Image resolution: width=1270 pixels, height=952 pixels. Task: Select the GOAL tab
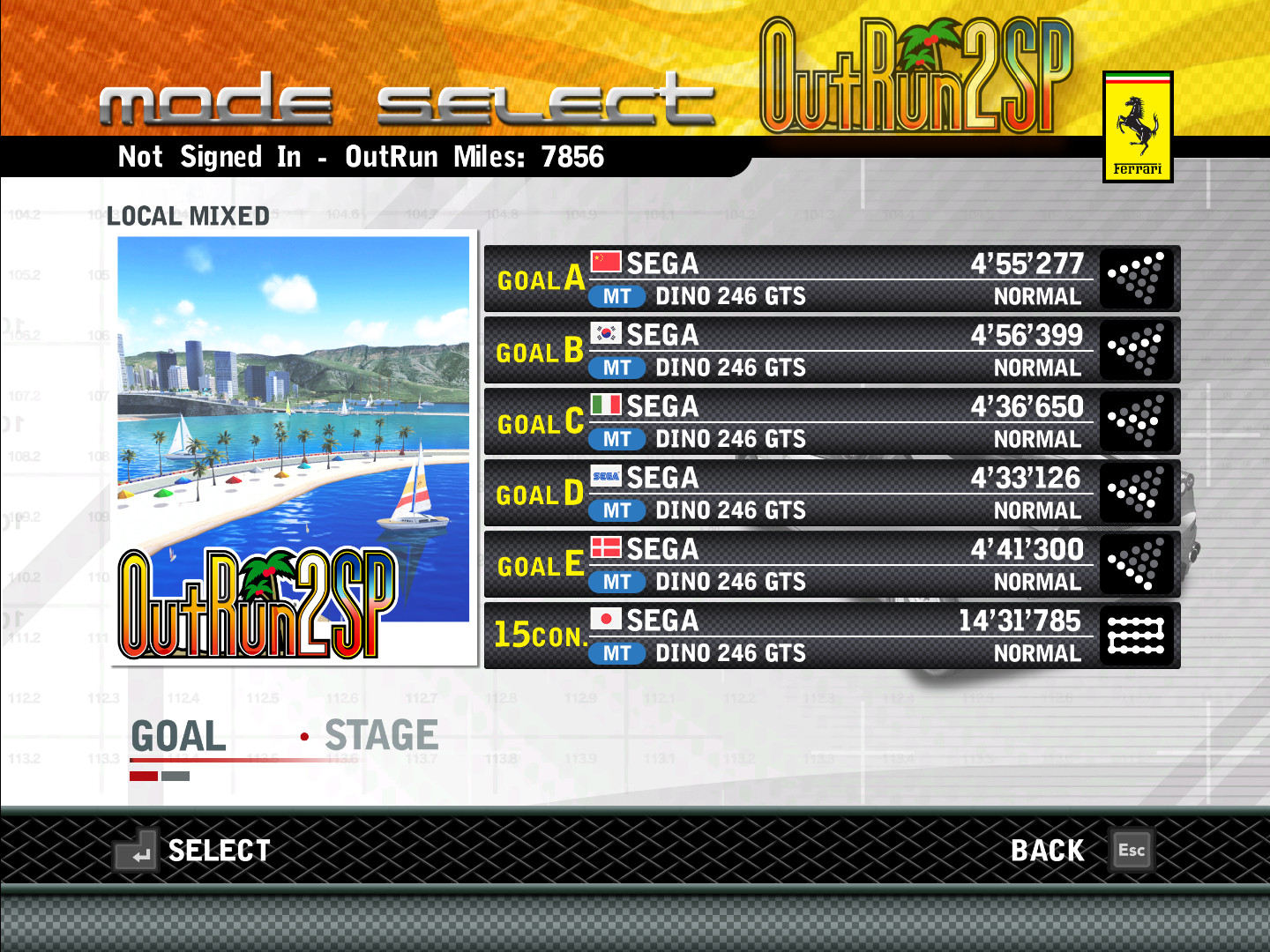[176, 735]
